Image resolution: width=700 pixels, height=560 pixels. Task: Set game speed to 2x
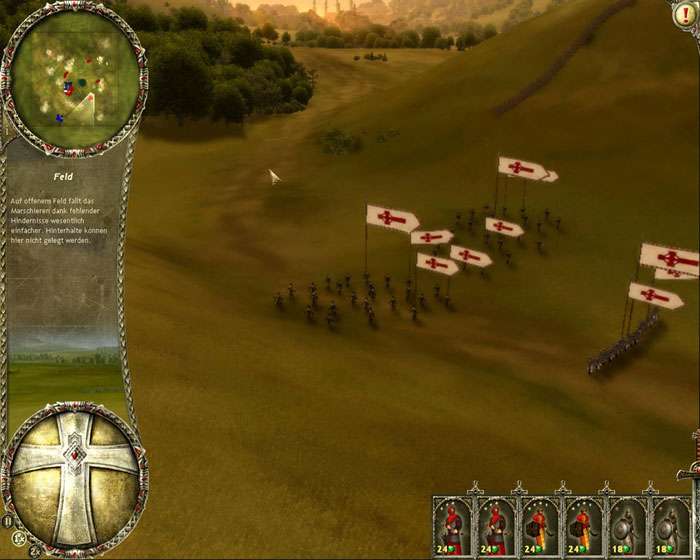point(34,551)
